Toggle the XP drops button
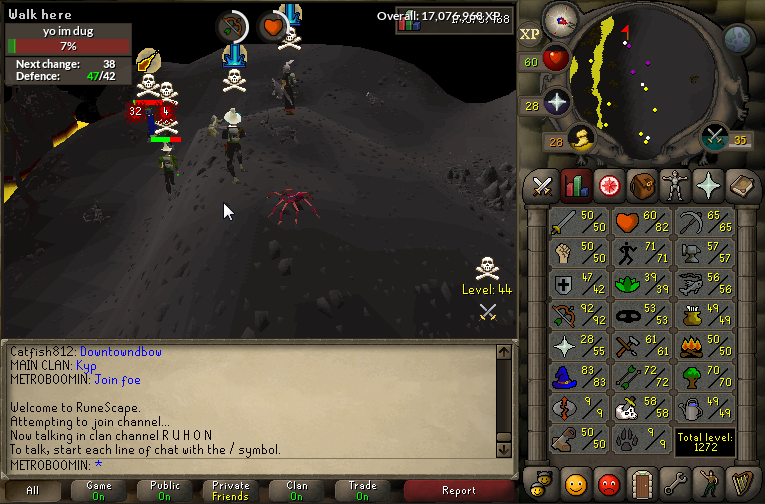Viewport: 765px width, 504px height. pyautogui.click(x=530, y=34)
